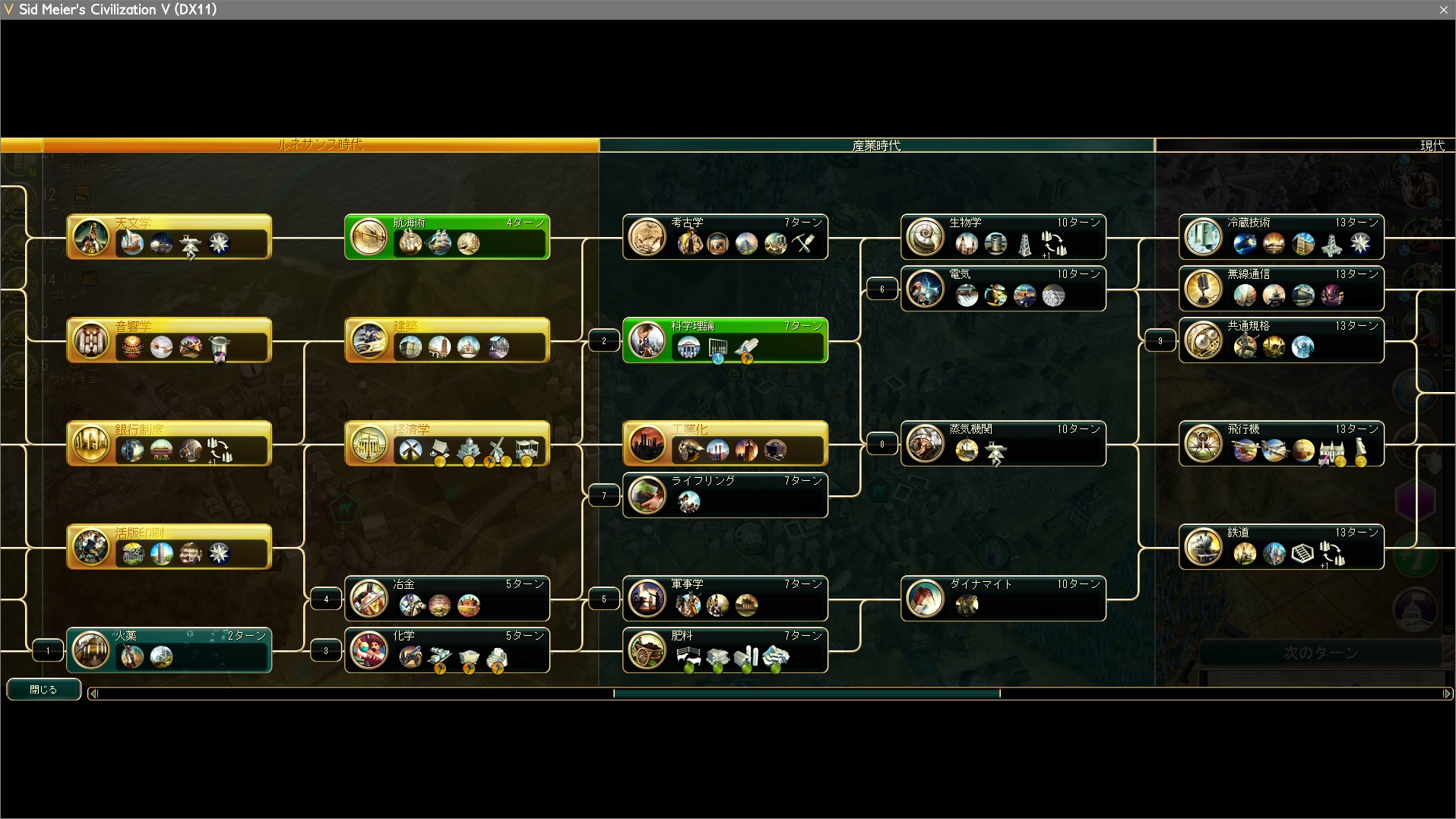Pick the 冶金 technology
Screen dimensions: 1456x819
[x=447, y=599]
